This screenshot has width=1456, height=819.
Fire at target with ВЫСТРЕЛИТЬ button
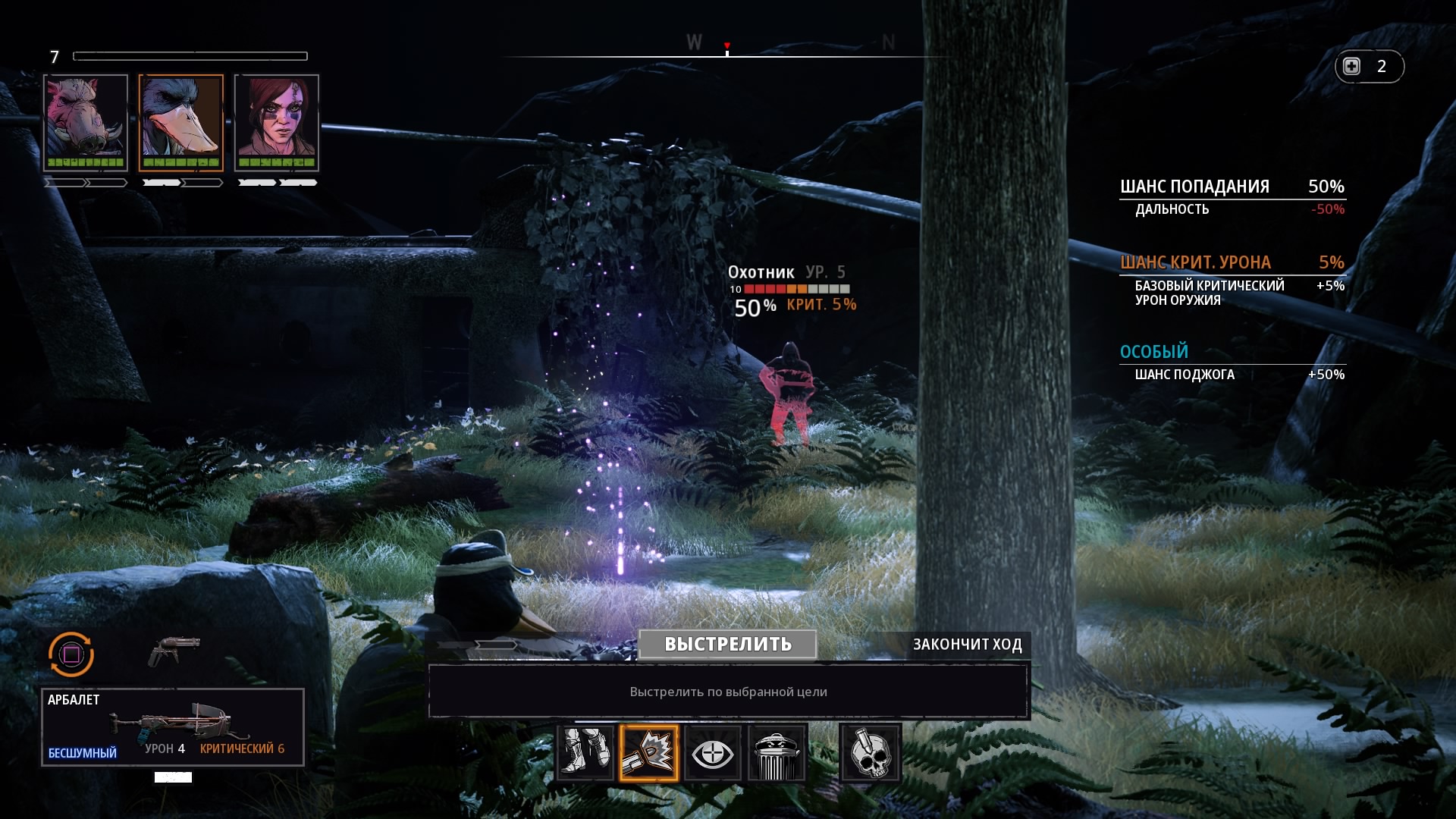click(x=727, y=645)
